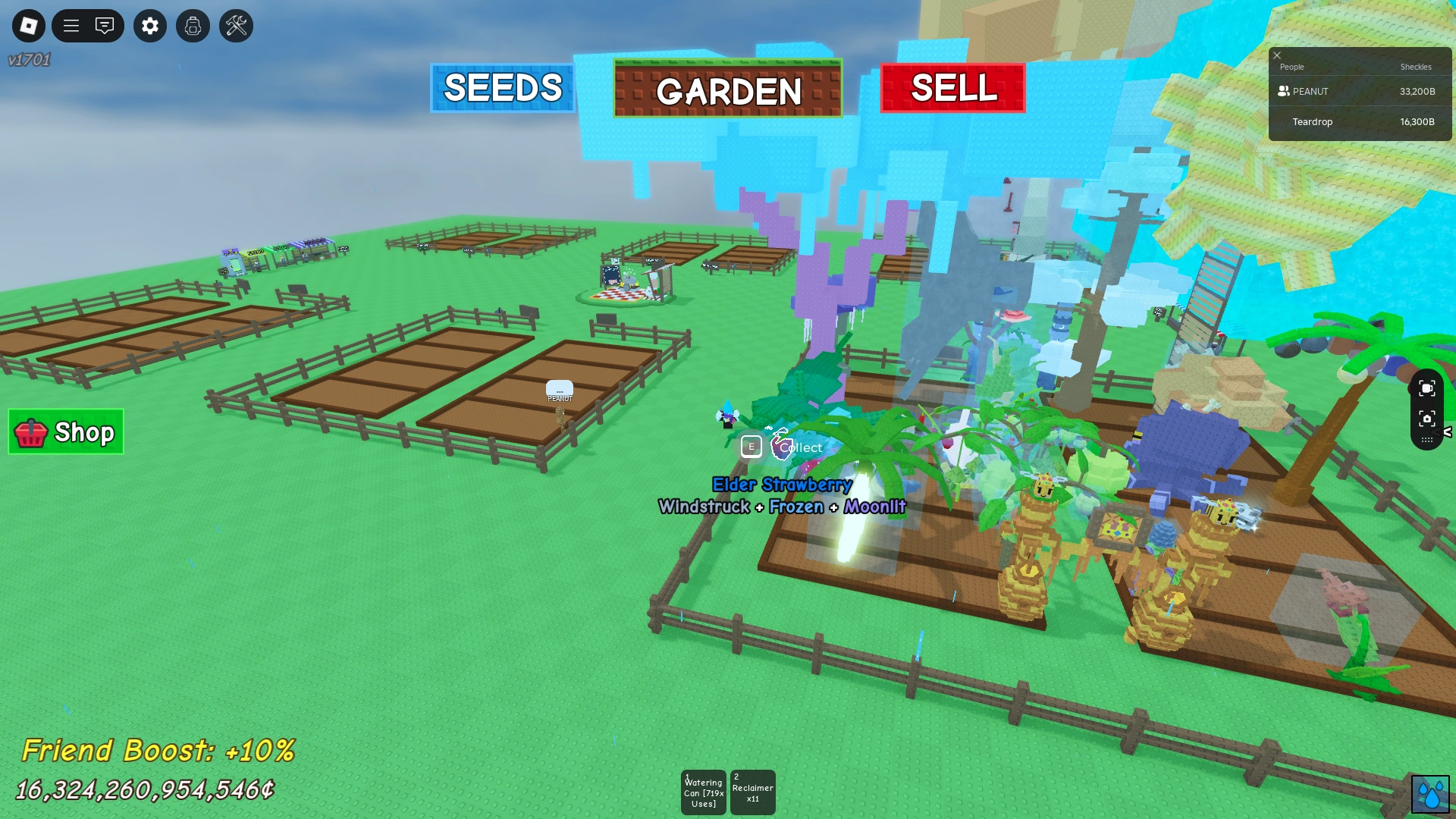This screenshot has width=1456, height=819.
Task: Select the Reclaimer x11 hotbar slot
Action: (x=752, y=792)
